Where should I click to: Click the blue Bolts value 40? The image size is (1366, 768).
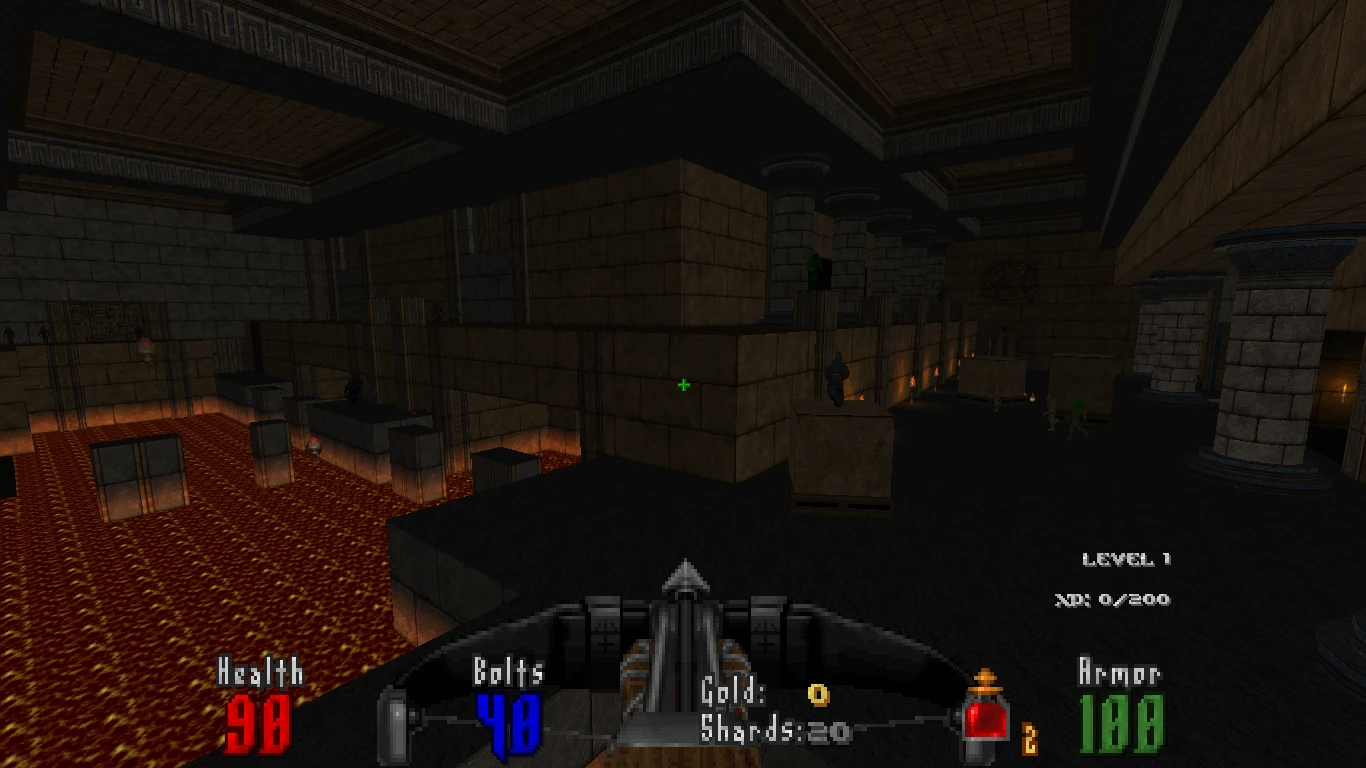coord(511,722)
